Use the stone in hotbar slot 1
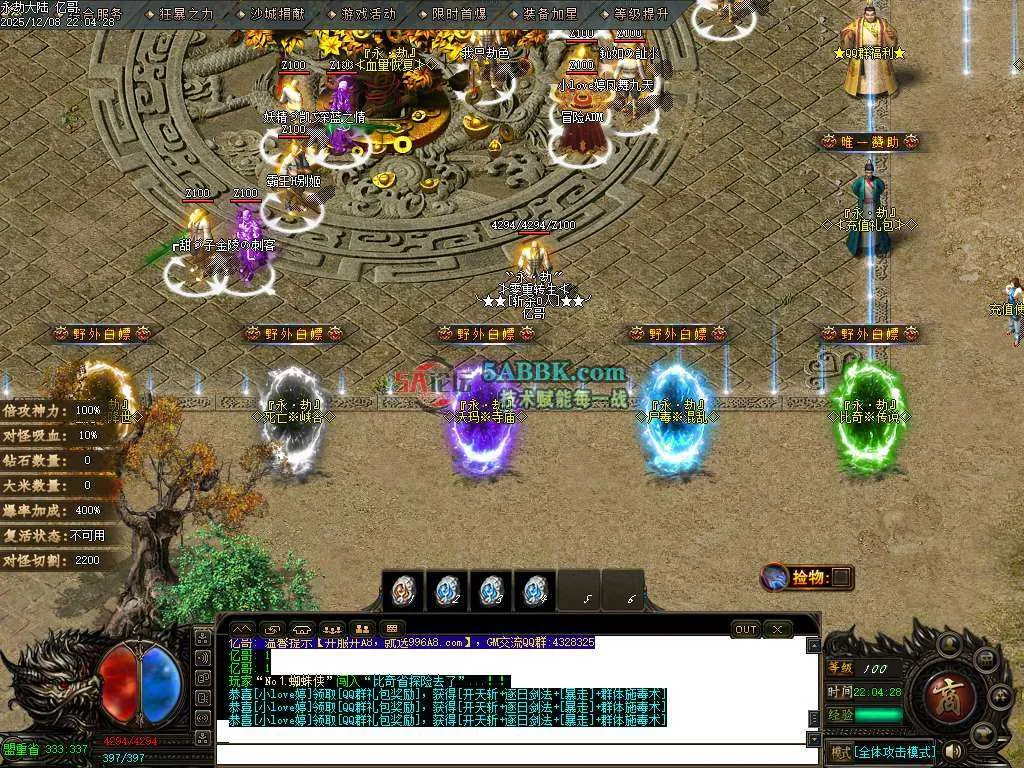 point(403,590)
